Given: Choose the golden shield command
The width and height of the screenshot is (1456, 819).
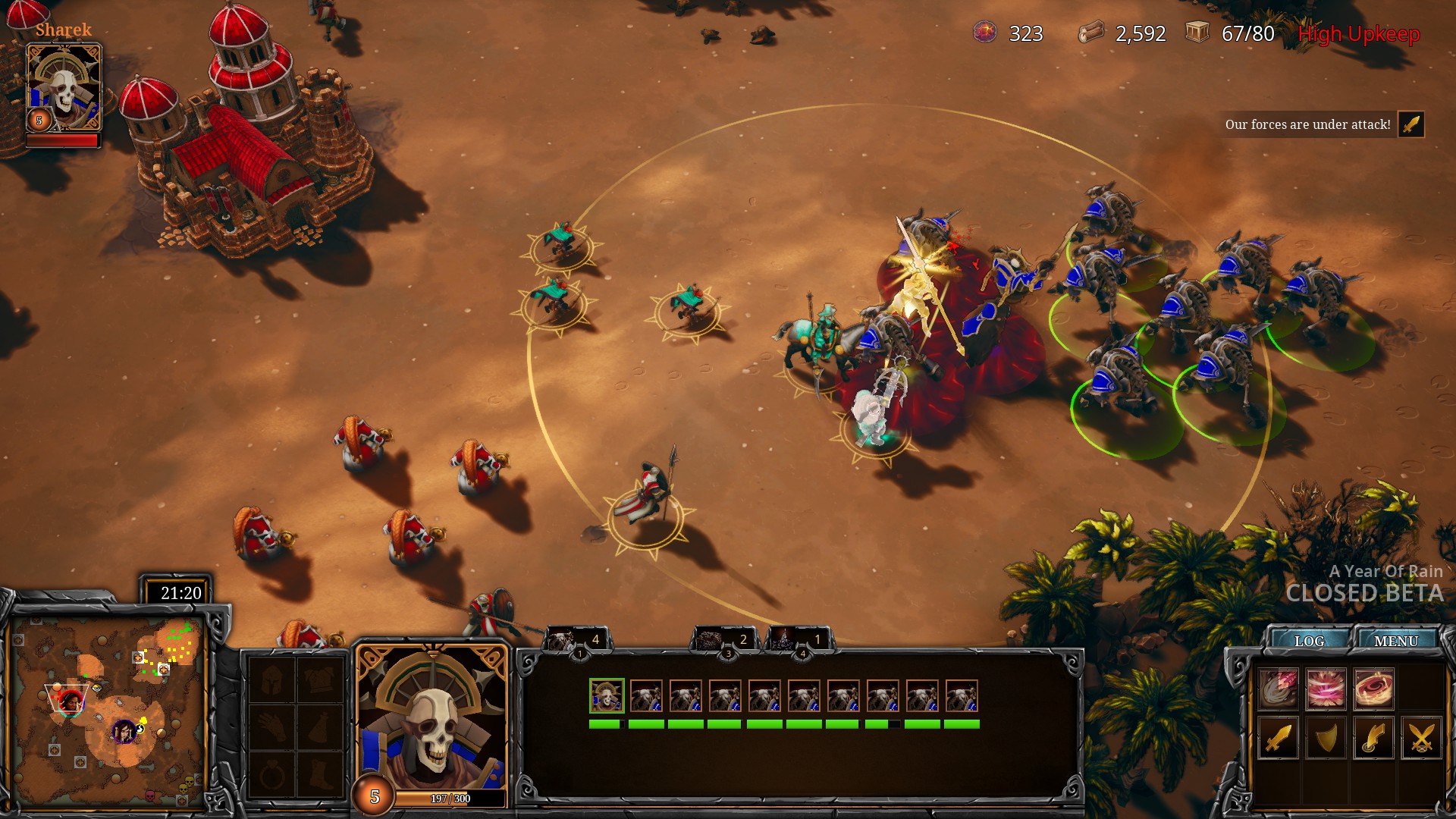Looking at the screenshot, I should click(x=1326, y=737).
